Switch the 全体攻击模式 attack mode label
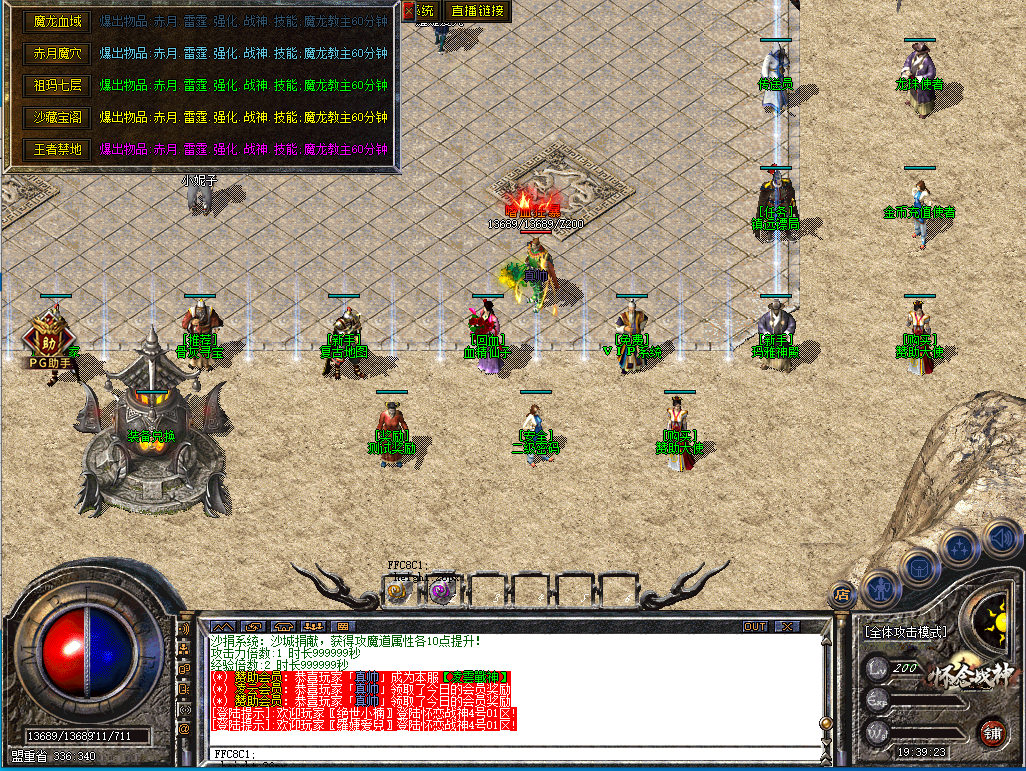This screenshot has height=771, width=1026. click(905, 633)
